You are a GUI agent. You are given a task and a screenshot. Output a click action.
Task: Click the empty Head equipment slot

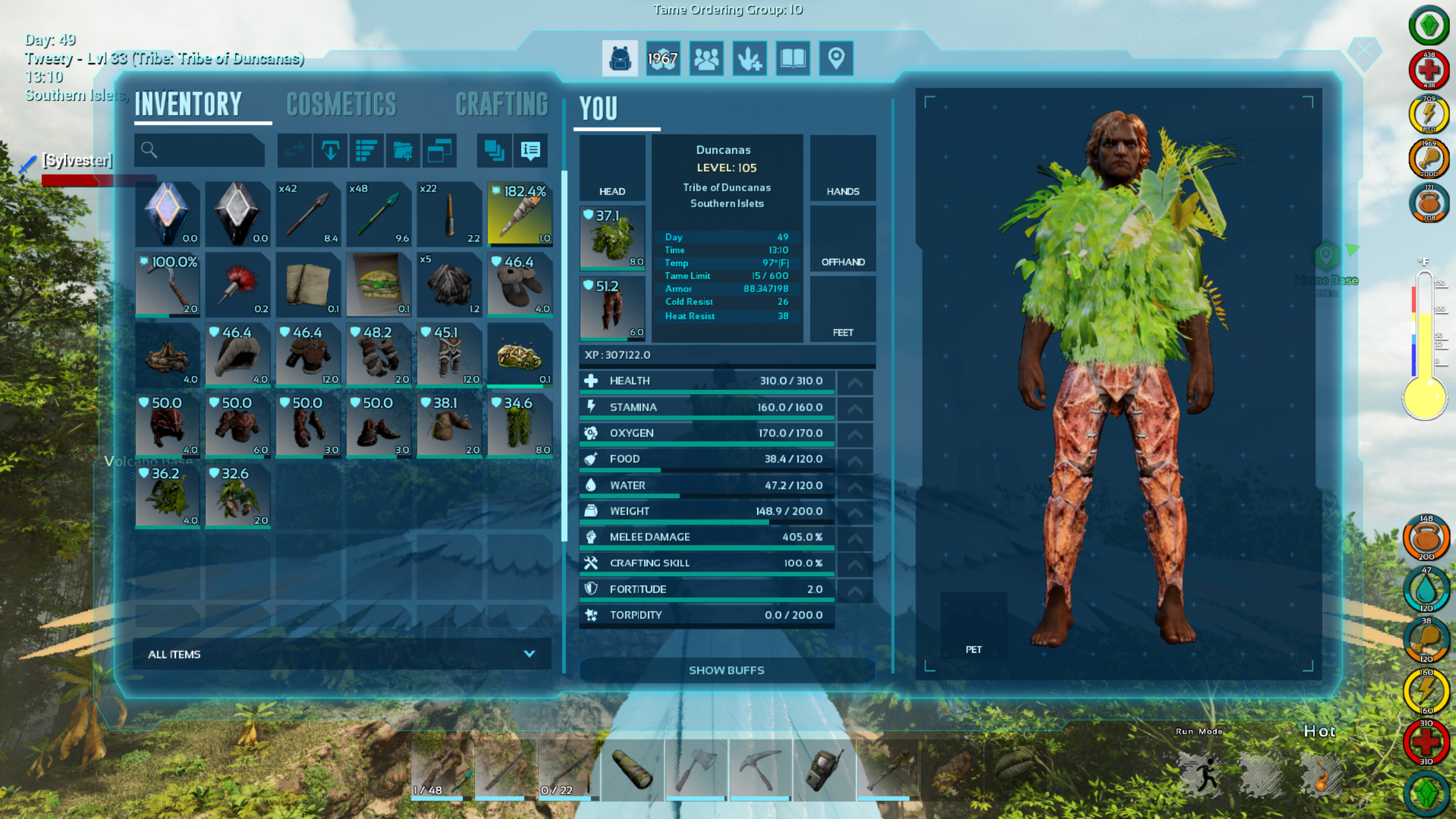pos(612,168)
